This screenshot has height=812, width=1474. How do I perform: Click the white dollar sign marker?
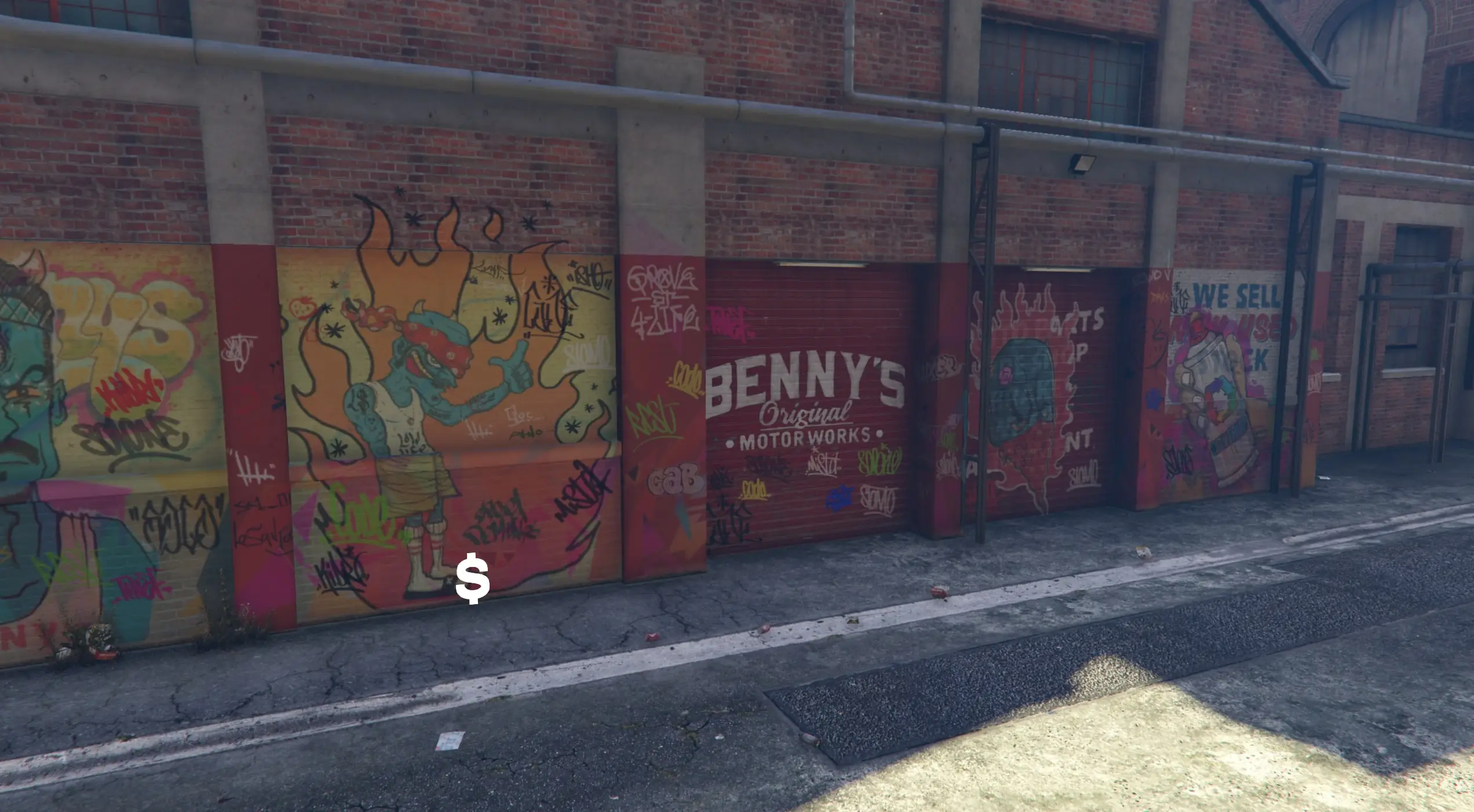[472, 579]
